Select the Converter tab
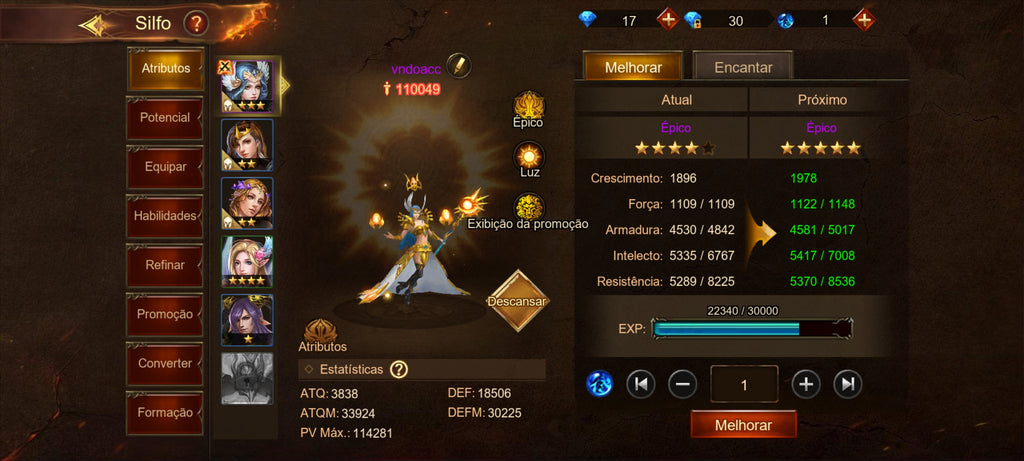 [165, 363]
